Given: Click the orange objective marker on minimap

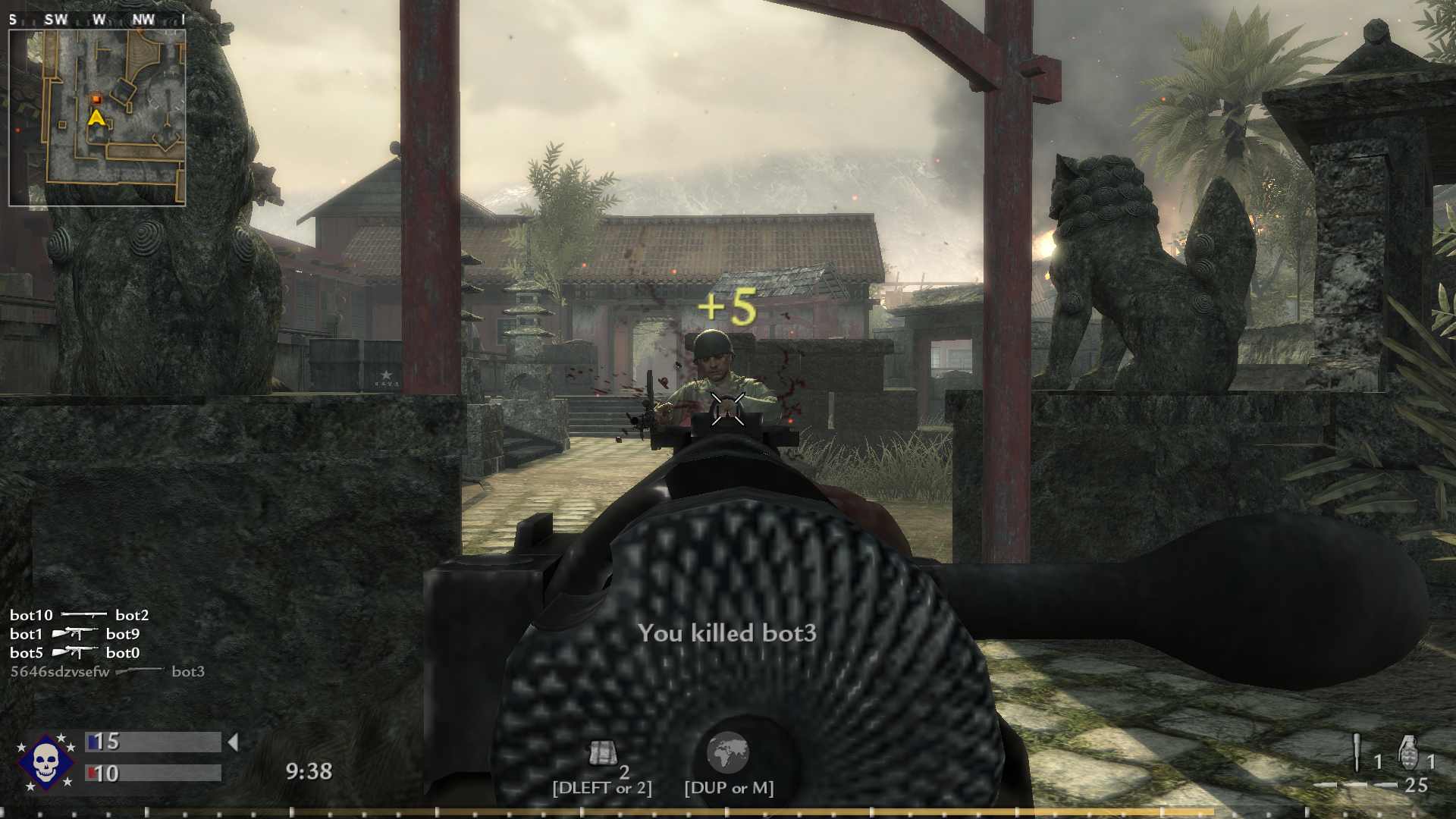Looking at the screenshot, I should click(x=96, y=99).
